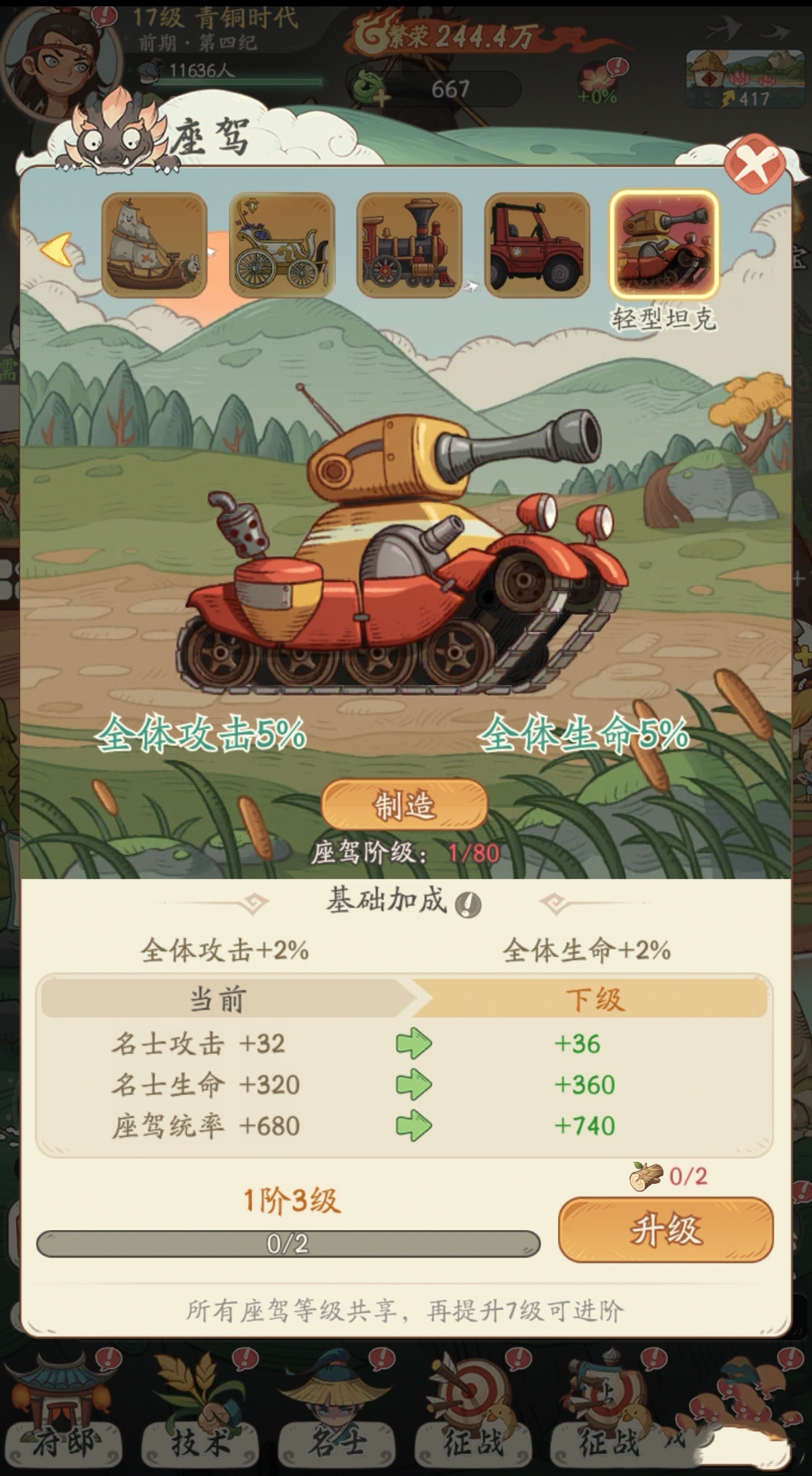Select the 轻型坦克 light tank thumbnail
Screen dimensions: 812x1476
click(x=664, y=244)
